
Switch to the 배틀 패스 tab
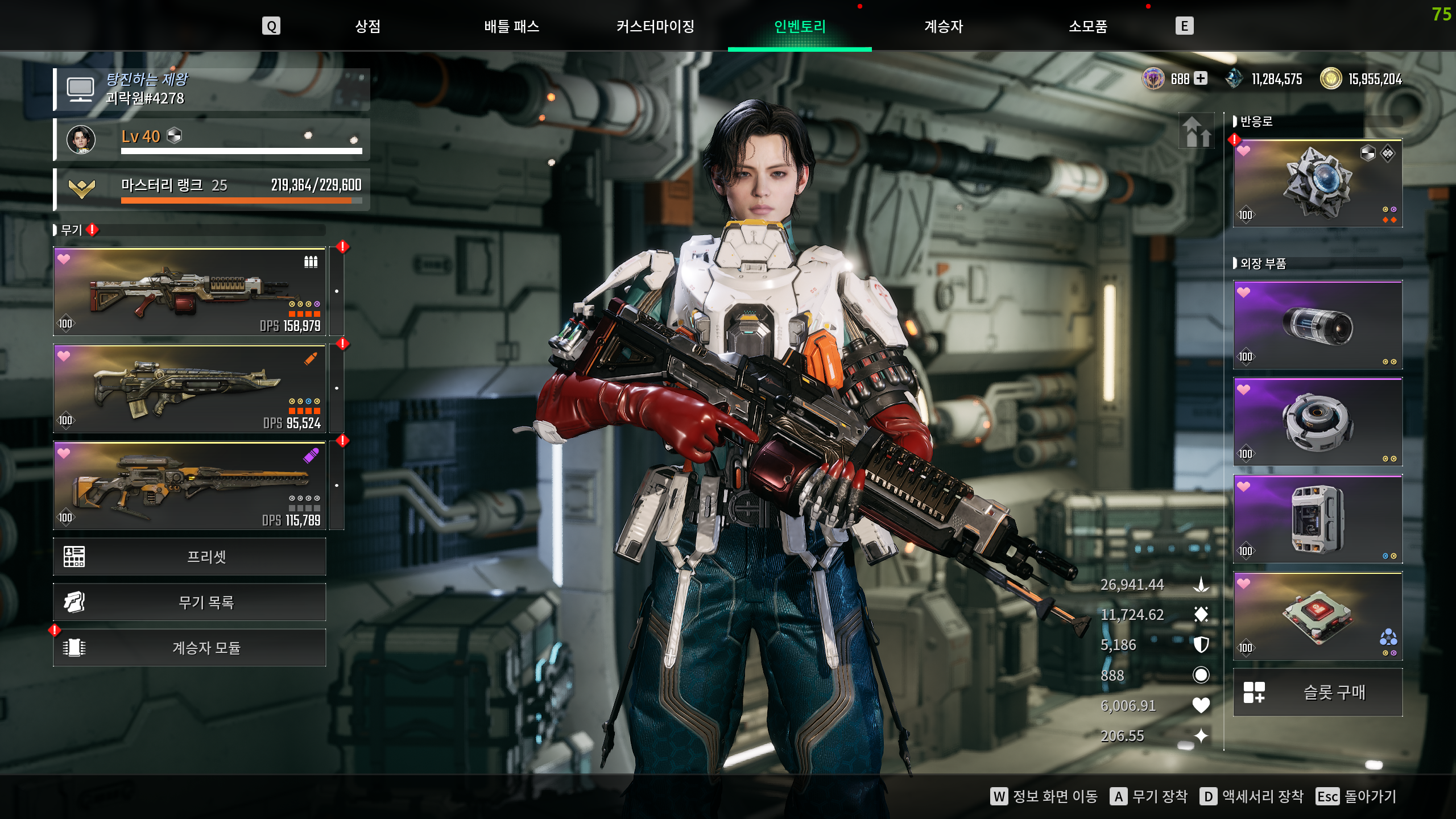pyautogui.click(x=511, y=26)
